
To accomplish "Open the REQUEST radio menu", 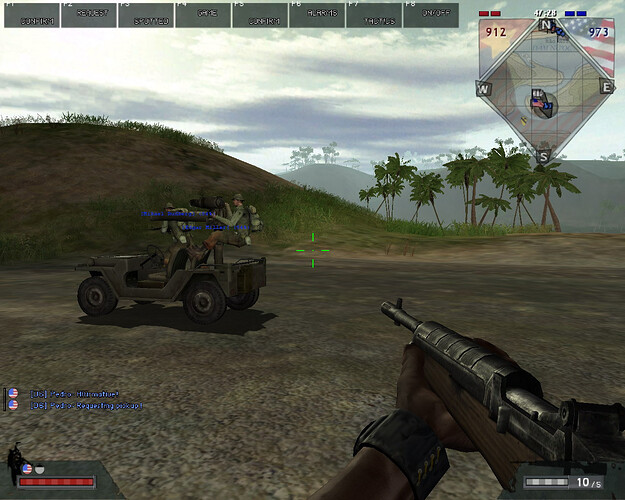I will [x=88, y=14].
